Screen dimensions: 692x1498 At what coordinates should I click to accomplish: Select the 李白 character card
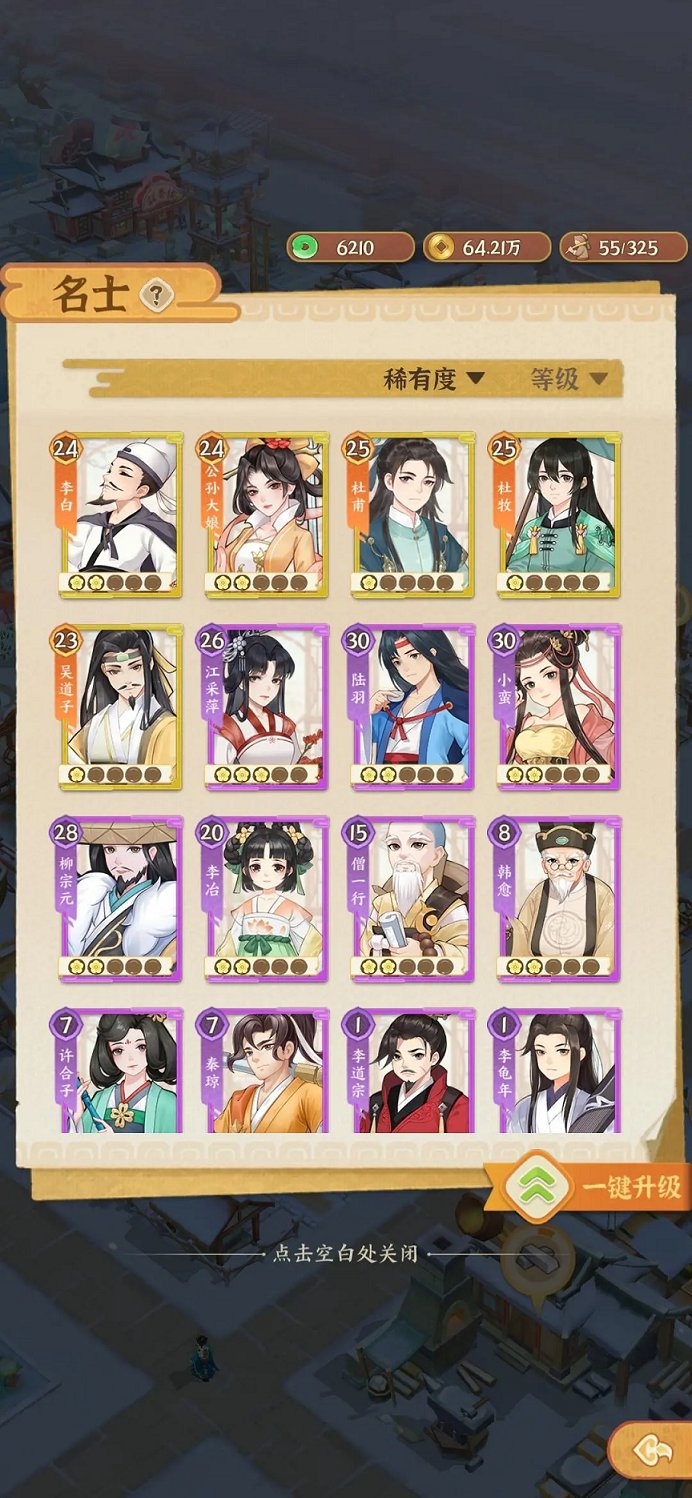pyautogui.click(x=120, y=515)
